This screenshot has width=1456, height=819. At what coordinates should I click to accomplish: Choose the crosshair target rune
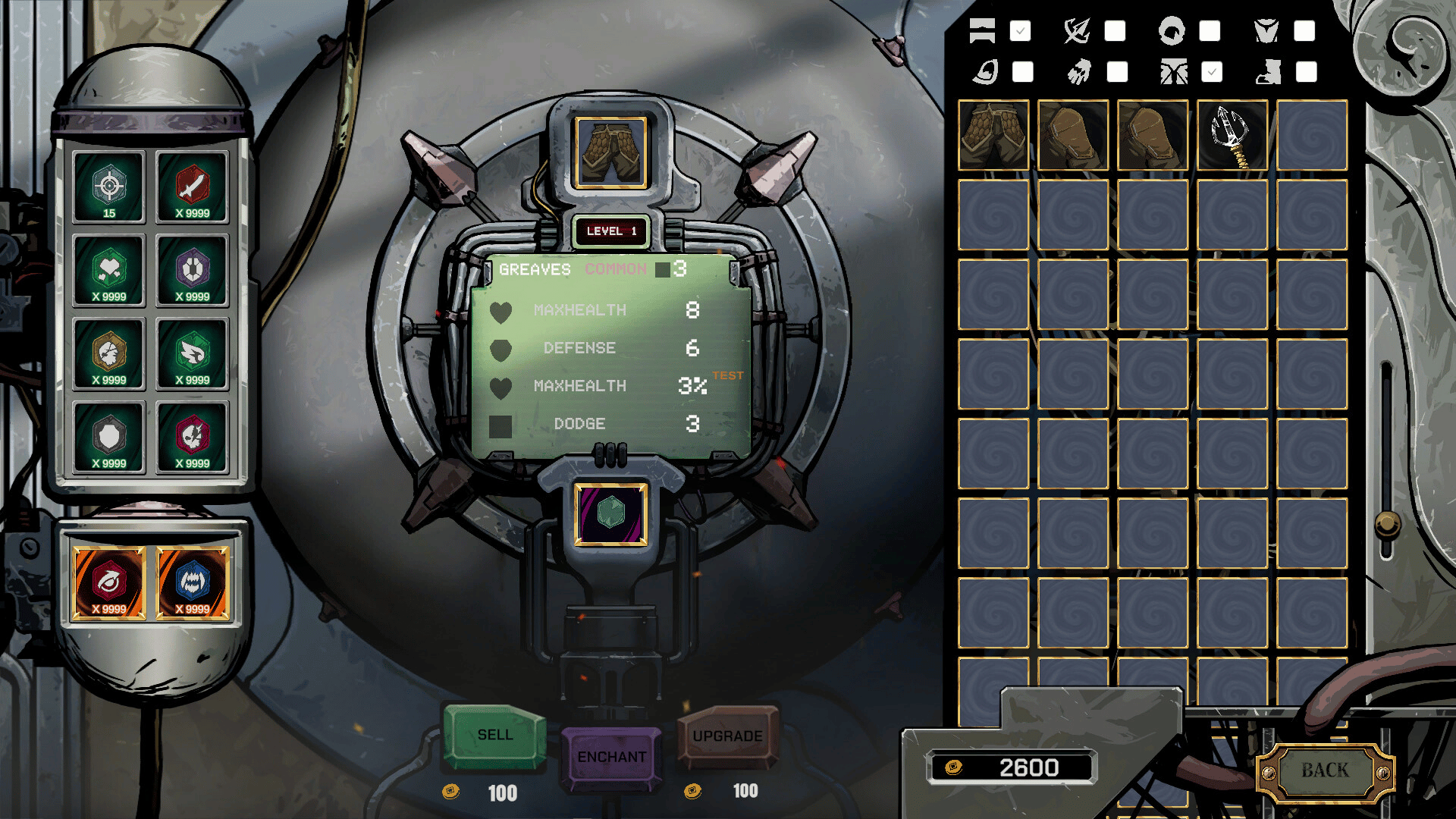tap(109, 187)
